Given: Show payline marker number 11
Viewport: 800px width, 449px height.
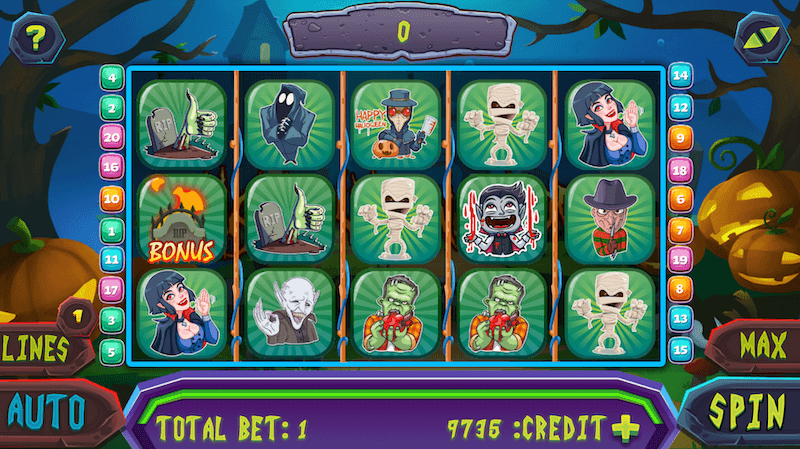Looking at the screenshot, I should pos(111,259).
